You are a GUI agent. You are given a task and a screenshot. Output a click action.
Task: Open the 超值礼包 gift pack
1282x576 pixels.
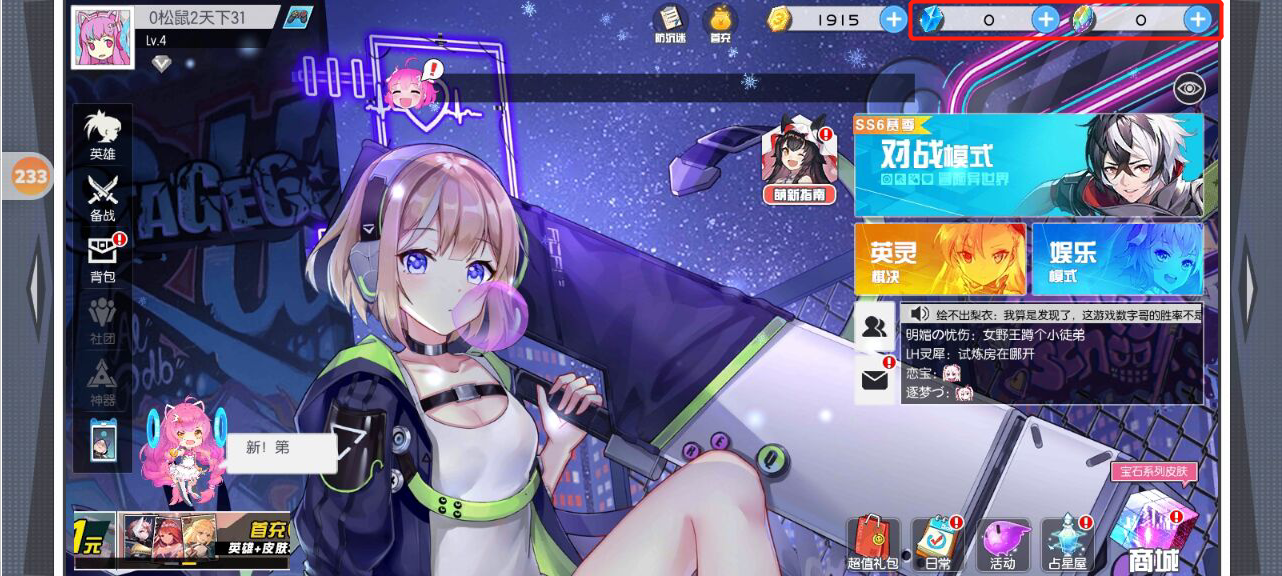click(x=873, y=544)
